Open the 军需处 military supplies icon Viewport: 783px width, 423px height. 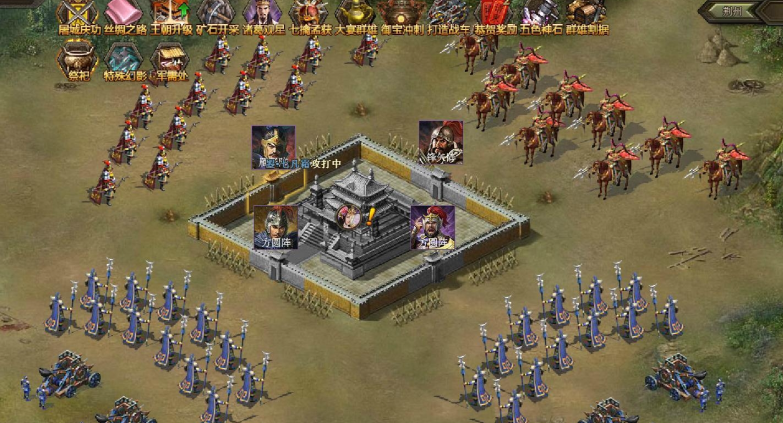coord(170,58)
